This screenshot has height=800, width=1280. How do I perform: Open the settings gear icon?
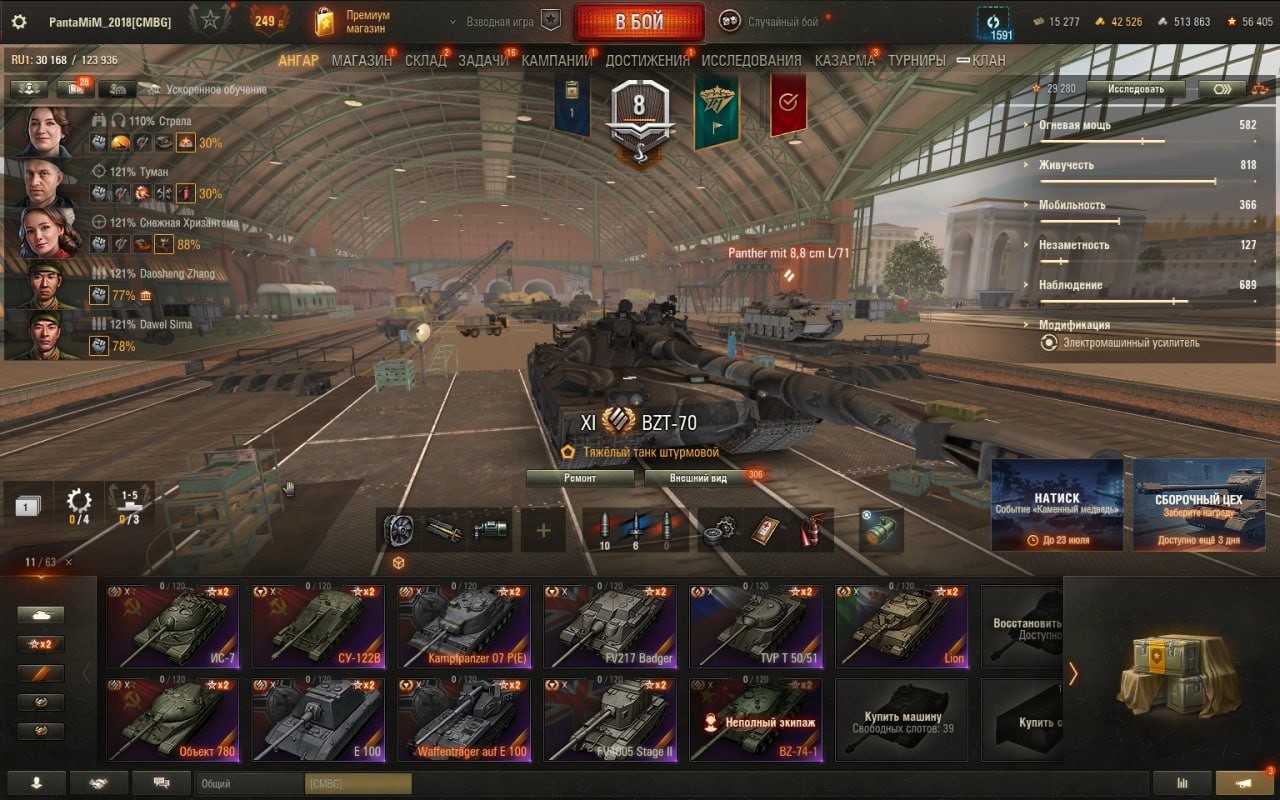click(19, 22)
